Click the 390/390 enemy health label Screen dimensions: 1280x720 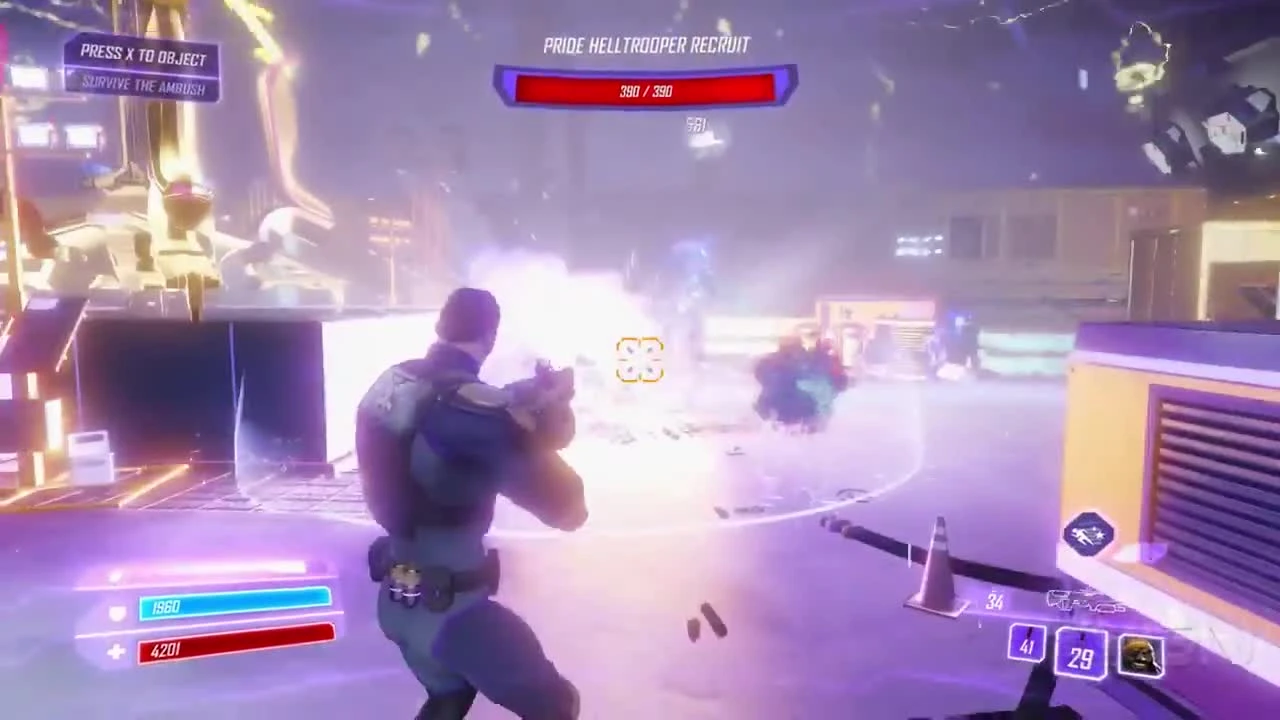[x=645, y=91]
